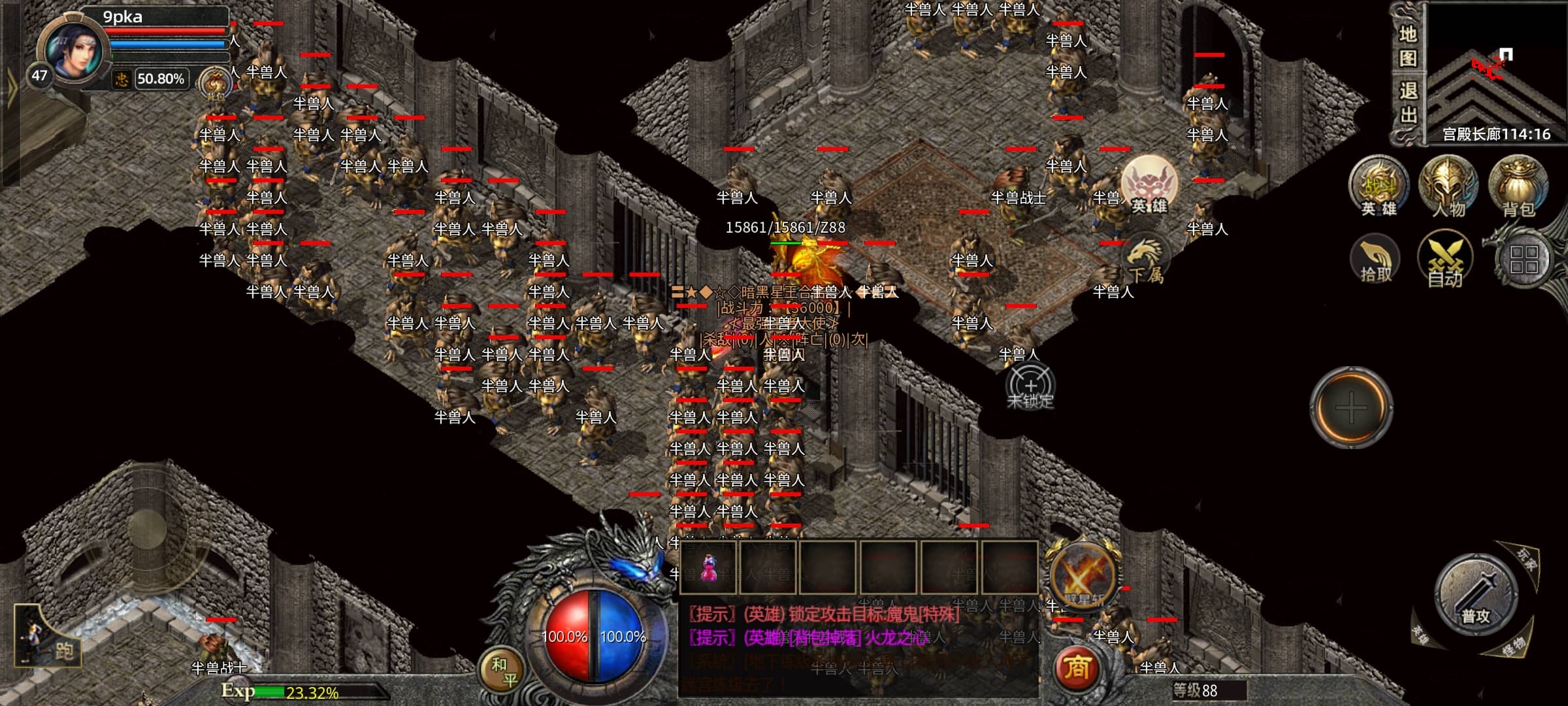1568x706 pixels.
Task: Tap the 退出 exit button
Action: point(1407,103)
